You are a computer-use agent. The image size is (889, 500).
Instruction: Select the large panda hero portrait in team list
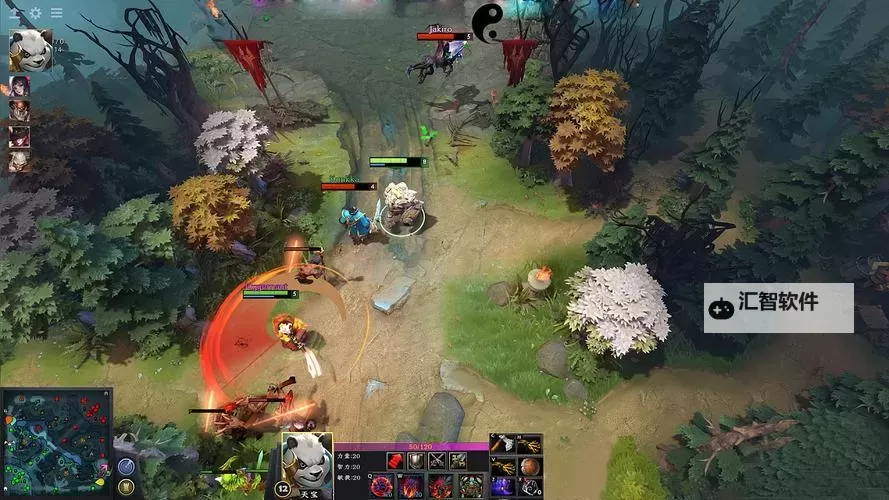[30, 49]
